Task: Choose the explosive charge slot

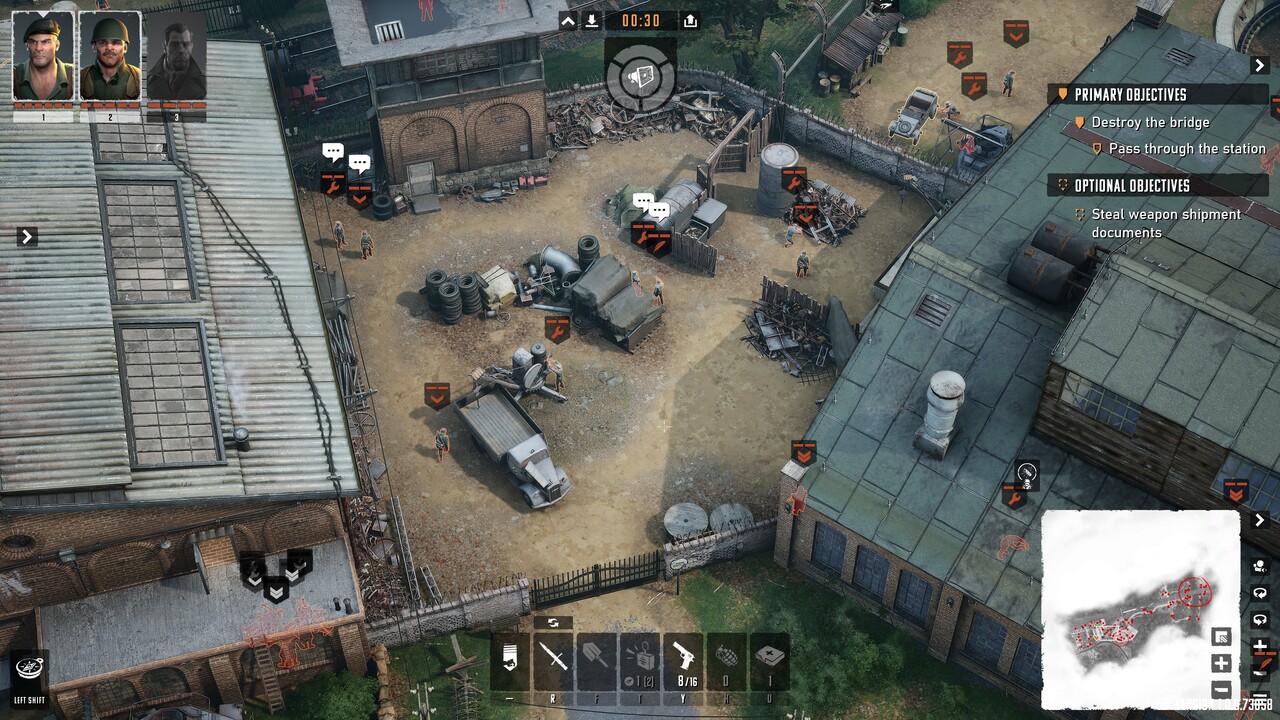Action: tap(640, 658)
